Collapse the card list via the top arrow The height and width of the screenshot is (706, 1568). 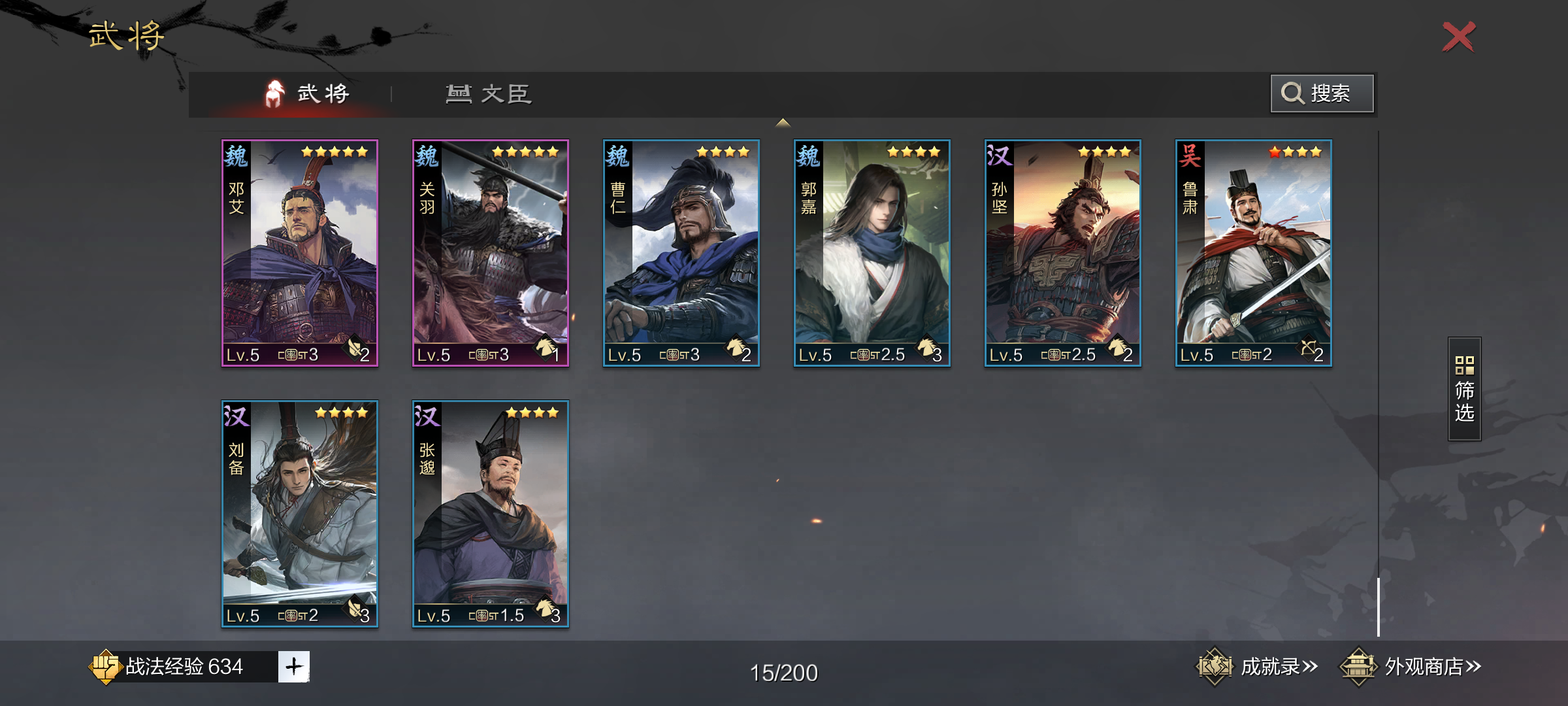coord(782,123)
